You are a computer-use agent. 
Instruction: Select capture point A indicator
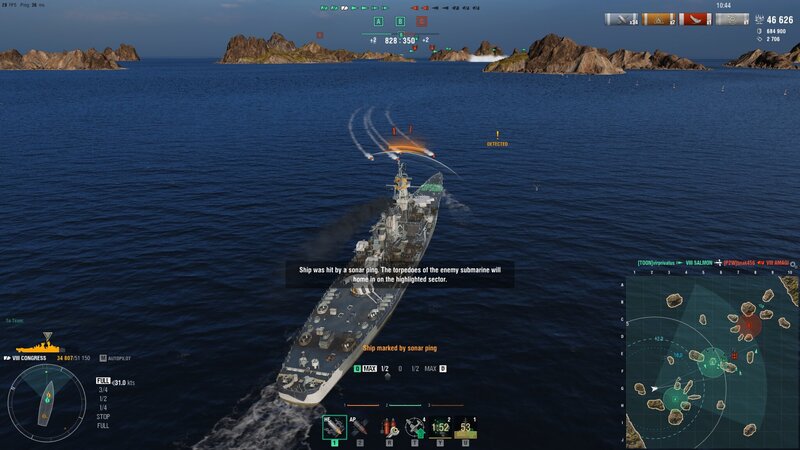(x=378, y=21)
